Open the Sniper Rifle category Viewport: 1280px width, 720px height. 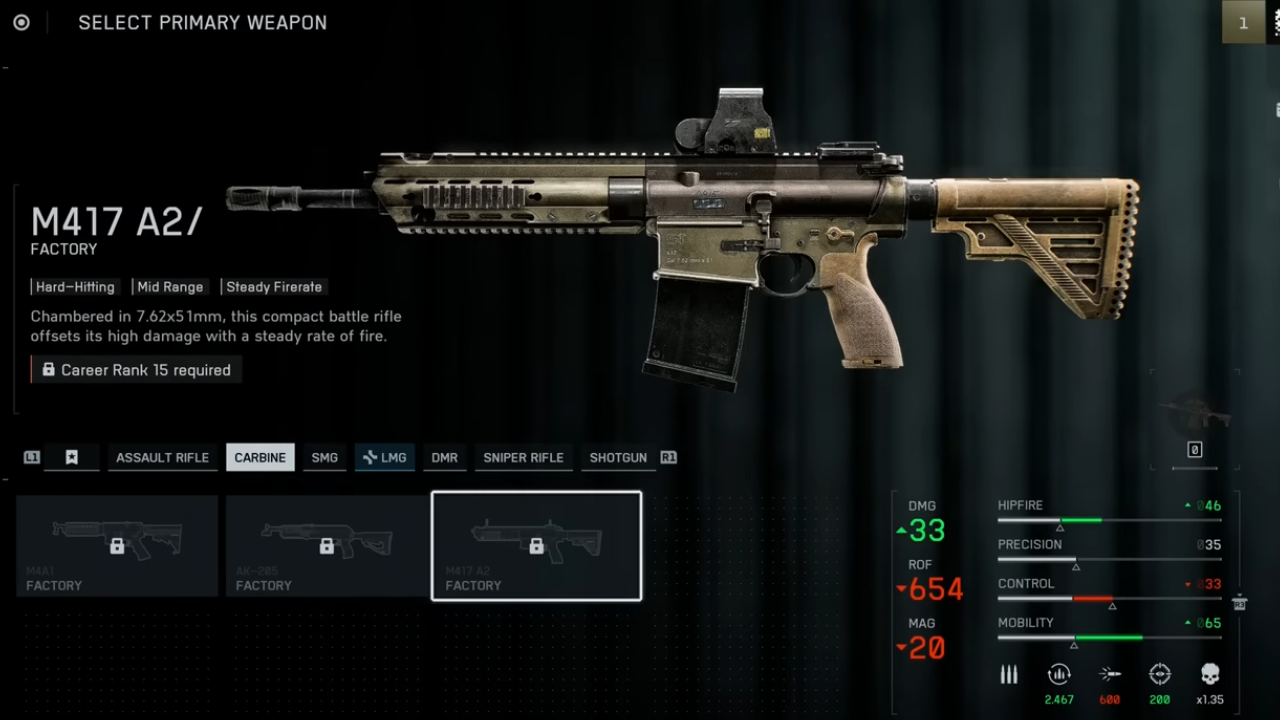[523, 457]
